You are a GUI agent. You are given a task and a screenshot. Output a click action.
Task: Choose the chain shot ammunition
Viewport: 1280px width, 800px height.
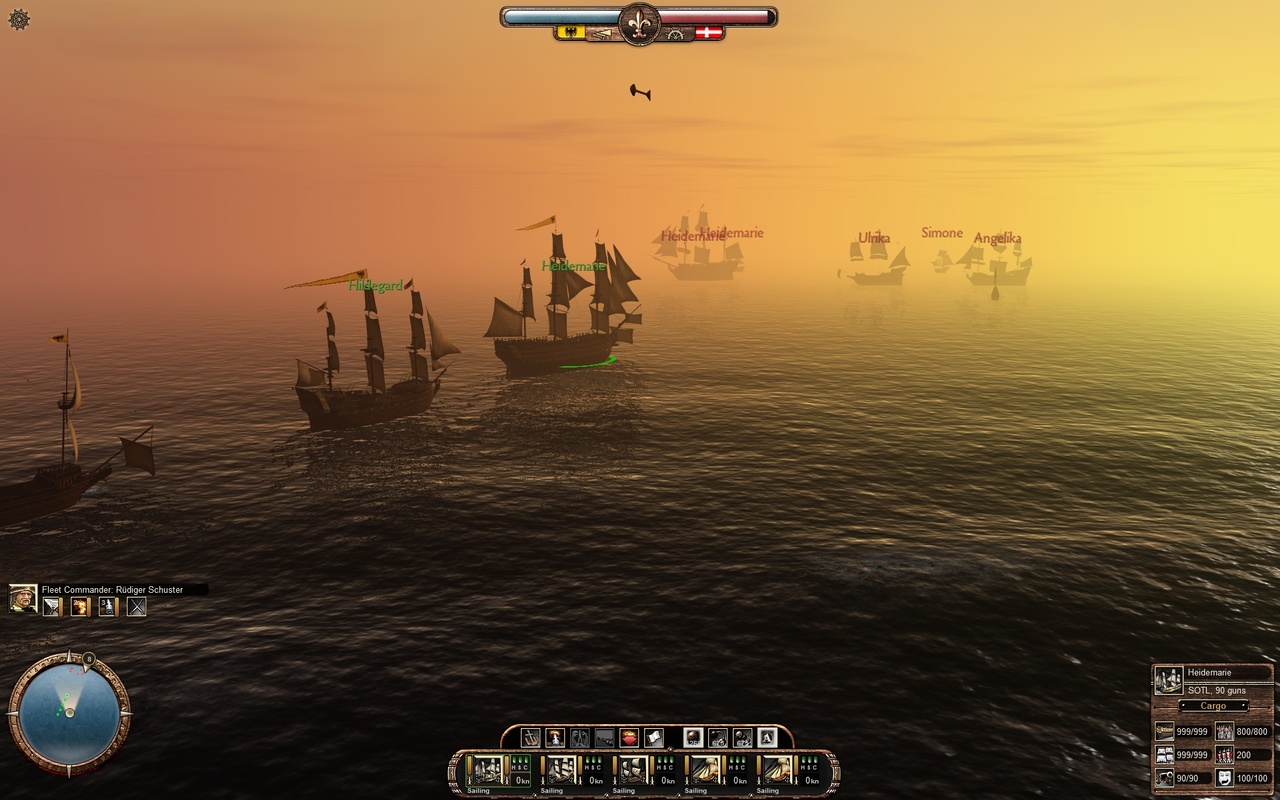(717, 738)
